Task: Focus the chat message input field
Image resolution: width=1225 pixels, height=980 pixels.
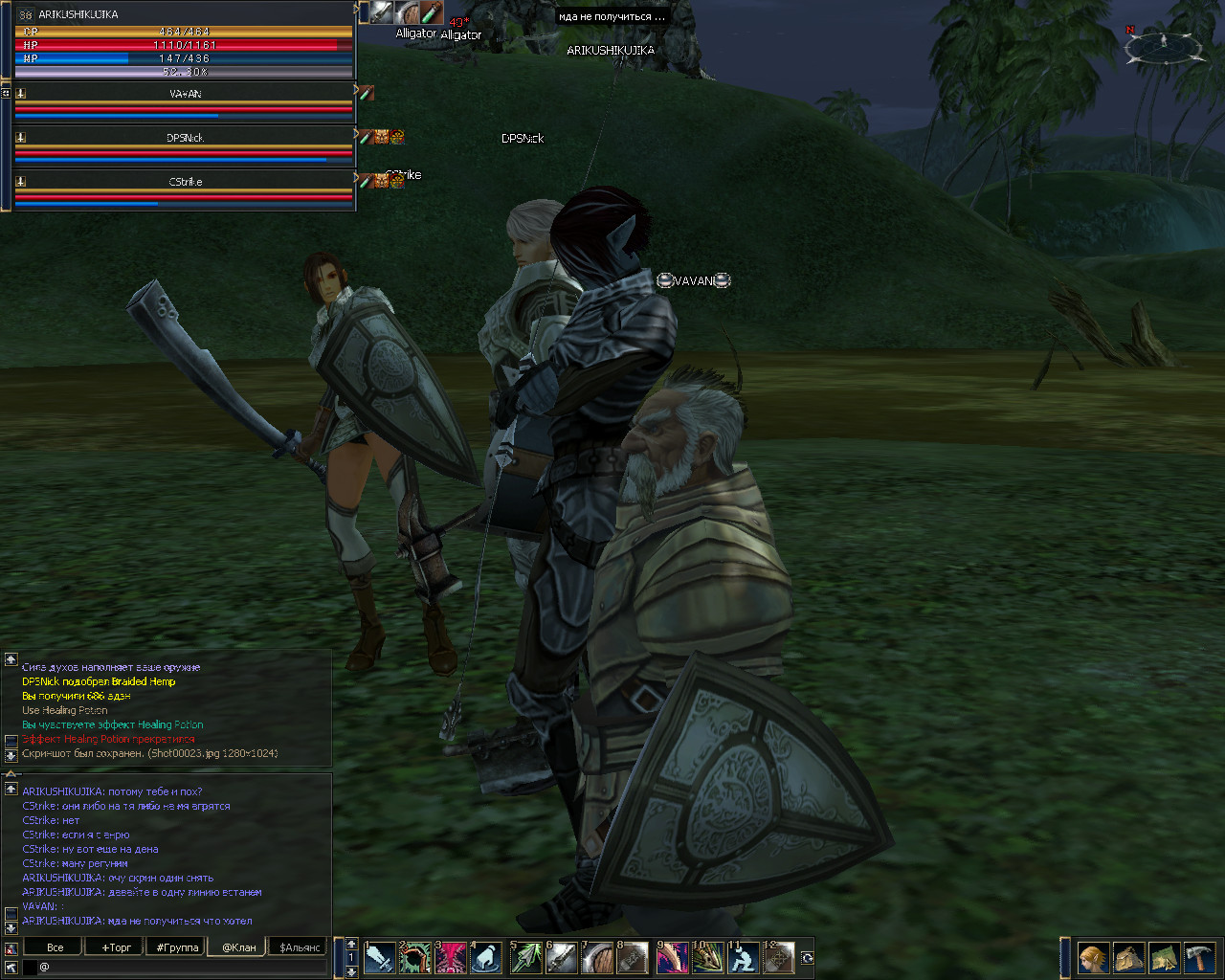Action: [x=182, y=968]
